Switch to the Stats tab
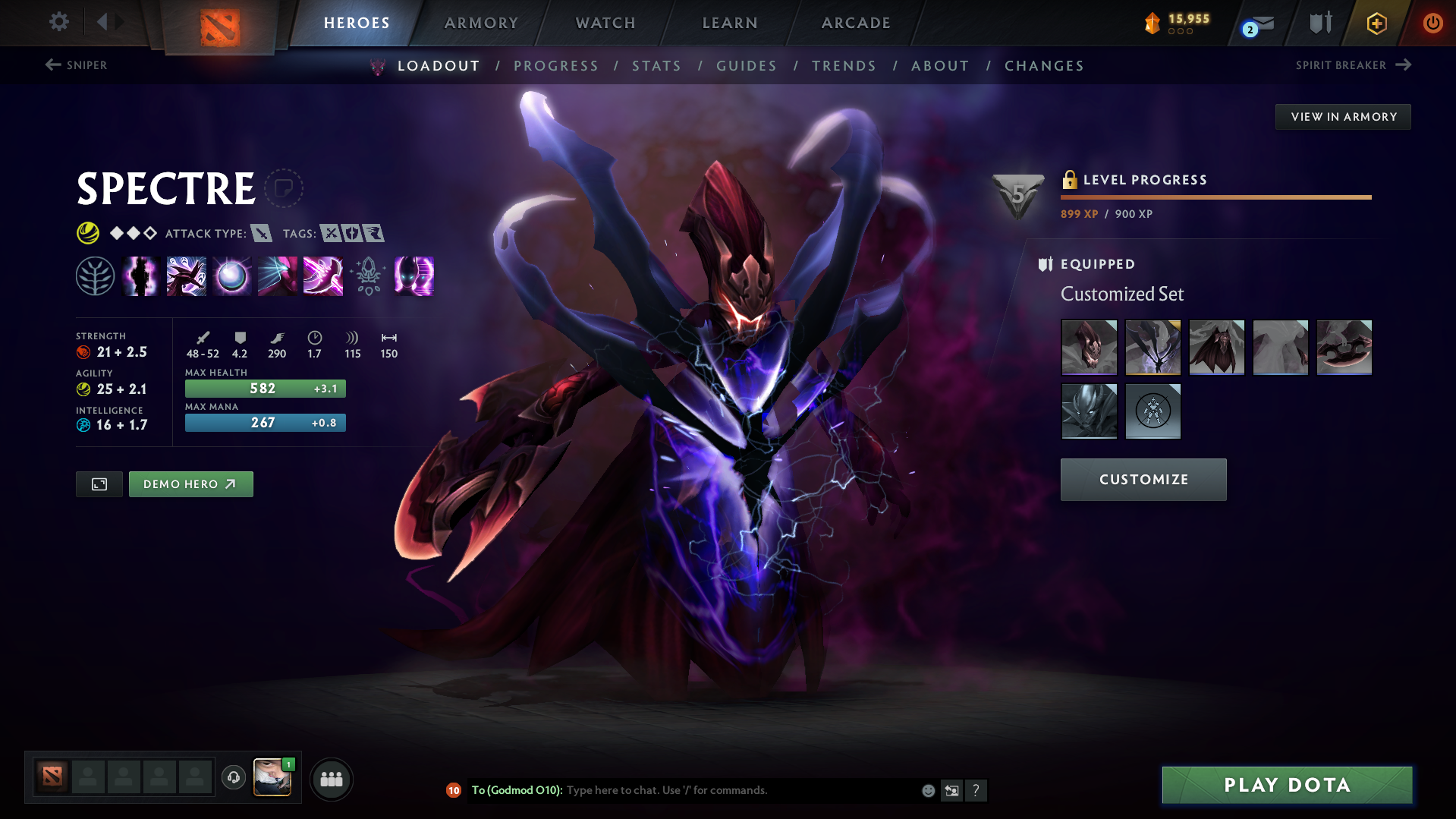The image size is (1456, 819). click(x=656, y=66)
